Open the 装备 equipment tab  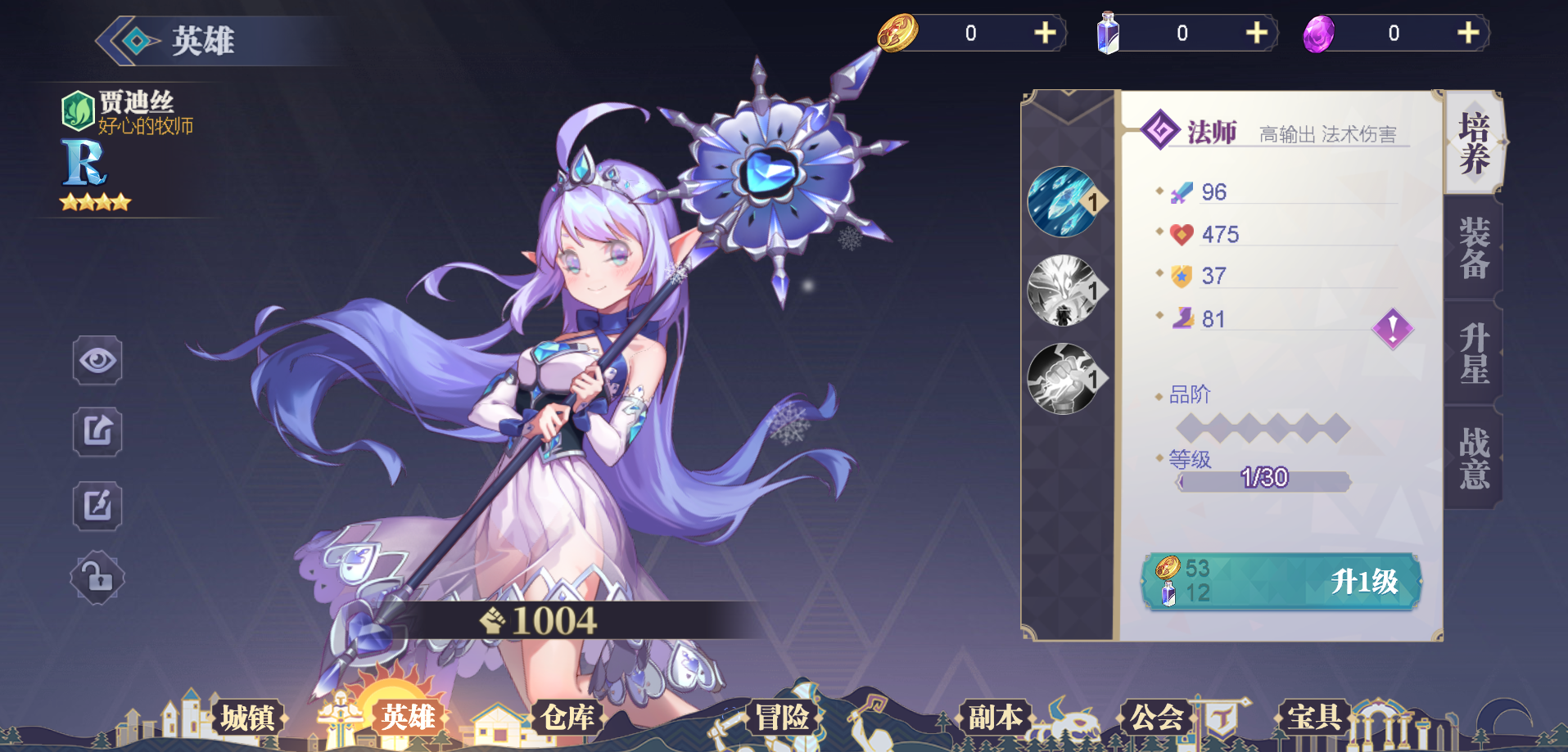tap(1474, 248)
